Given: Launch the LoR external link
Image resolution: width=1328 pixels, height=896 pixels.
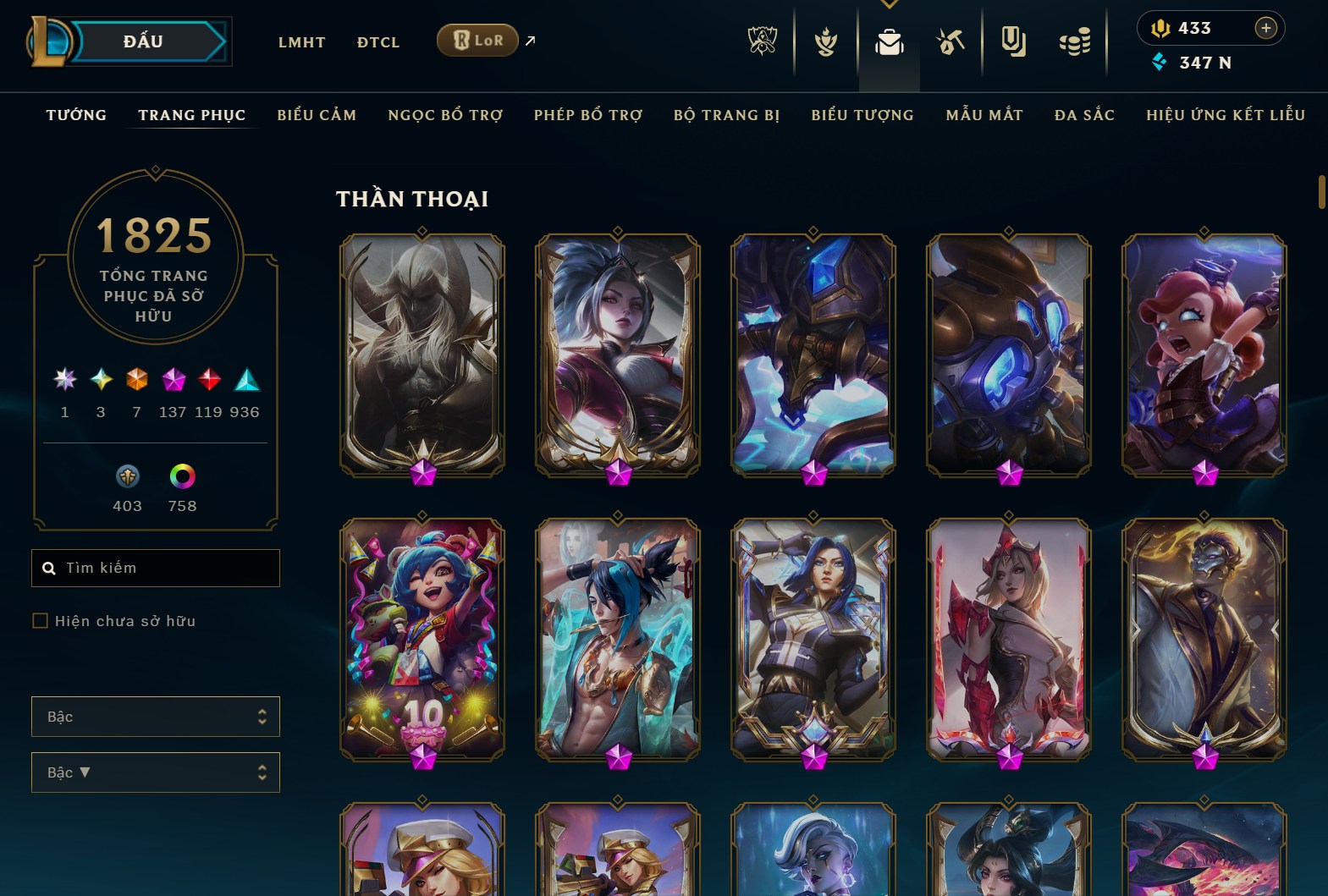Looking at the screenshot, I should (x=478, y=41).
